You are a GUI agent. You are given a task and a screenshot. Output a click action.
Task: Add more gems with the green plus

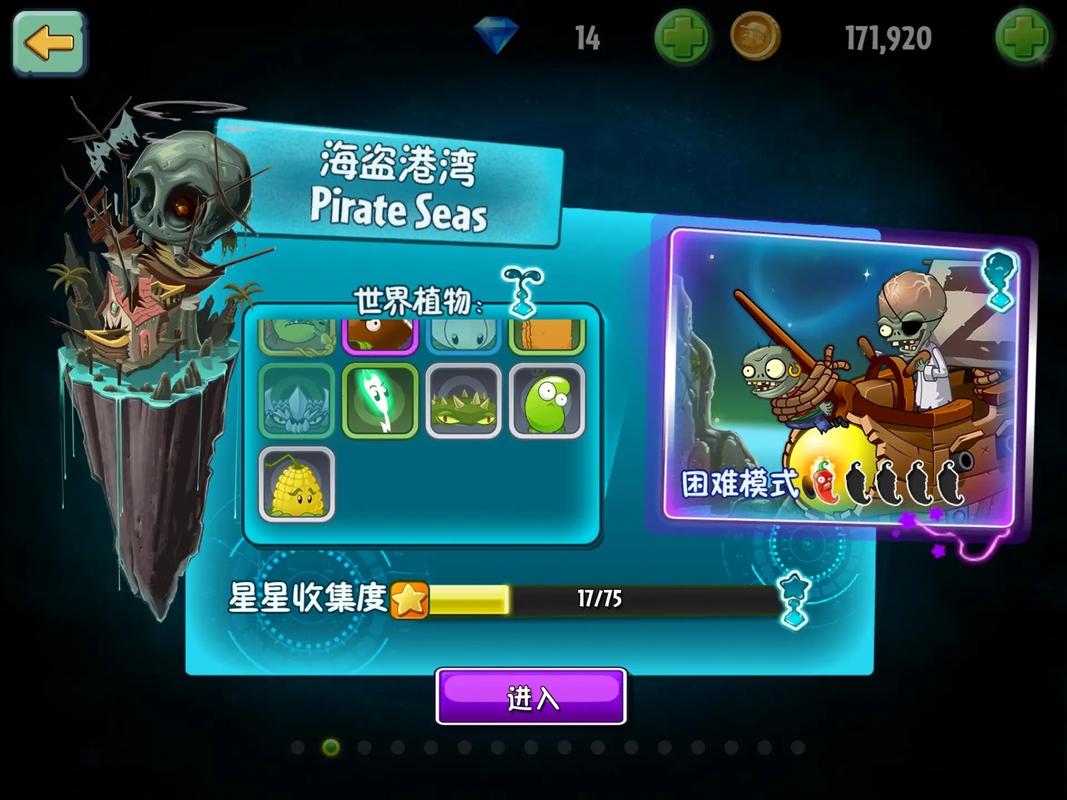pyautogui.click(x=682, y=39)
